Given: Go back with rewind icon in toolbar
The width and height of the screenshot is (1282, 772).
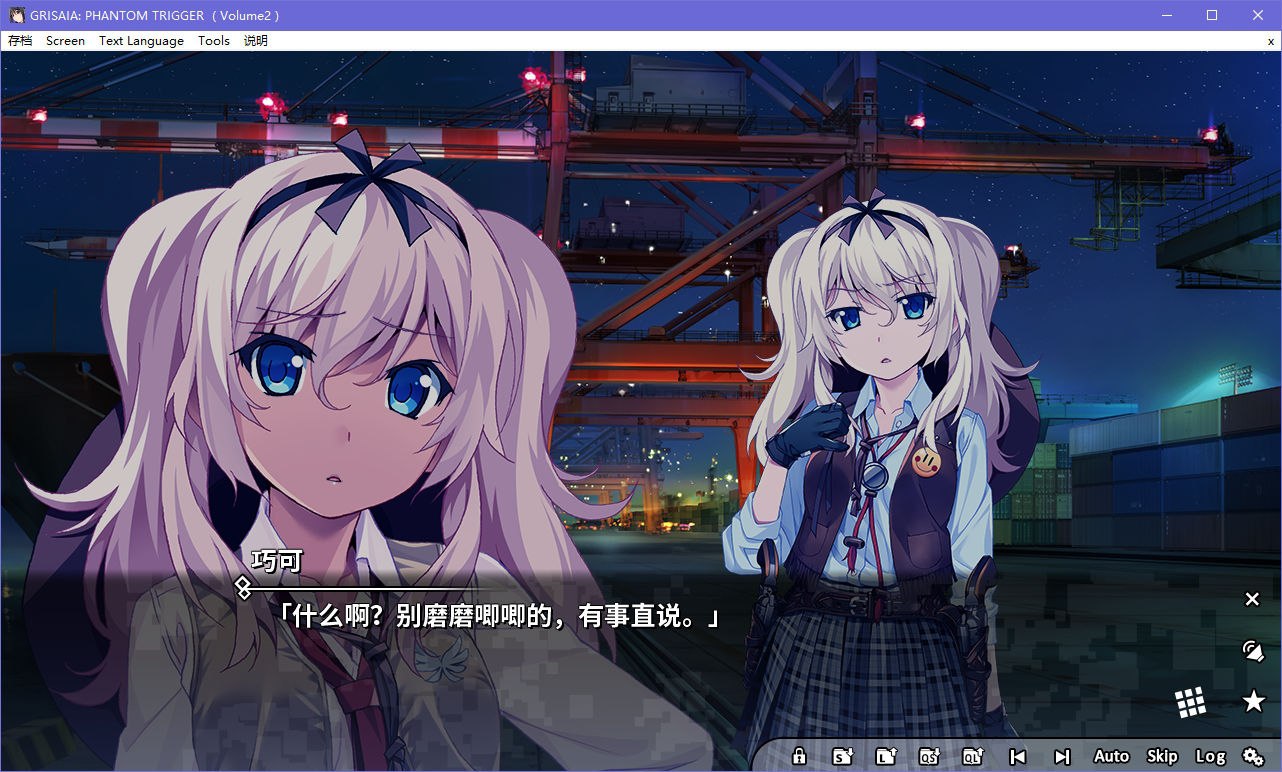Looking at the screenshot, I should [1018, 756].
